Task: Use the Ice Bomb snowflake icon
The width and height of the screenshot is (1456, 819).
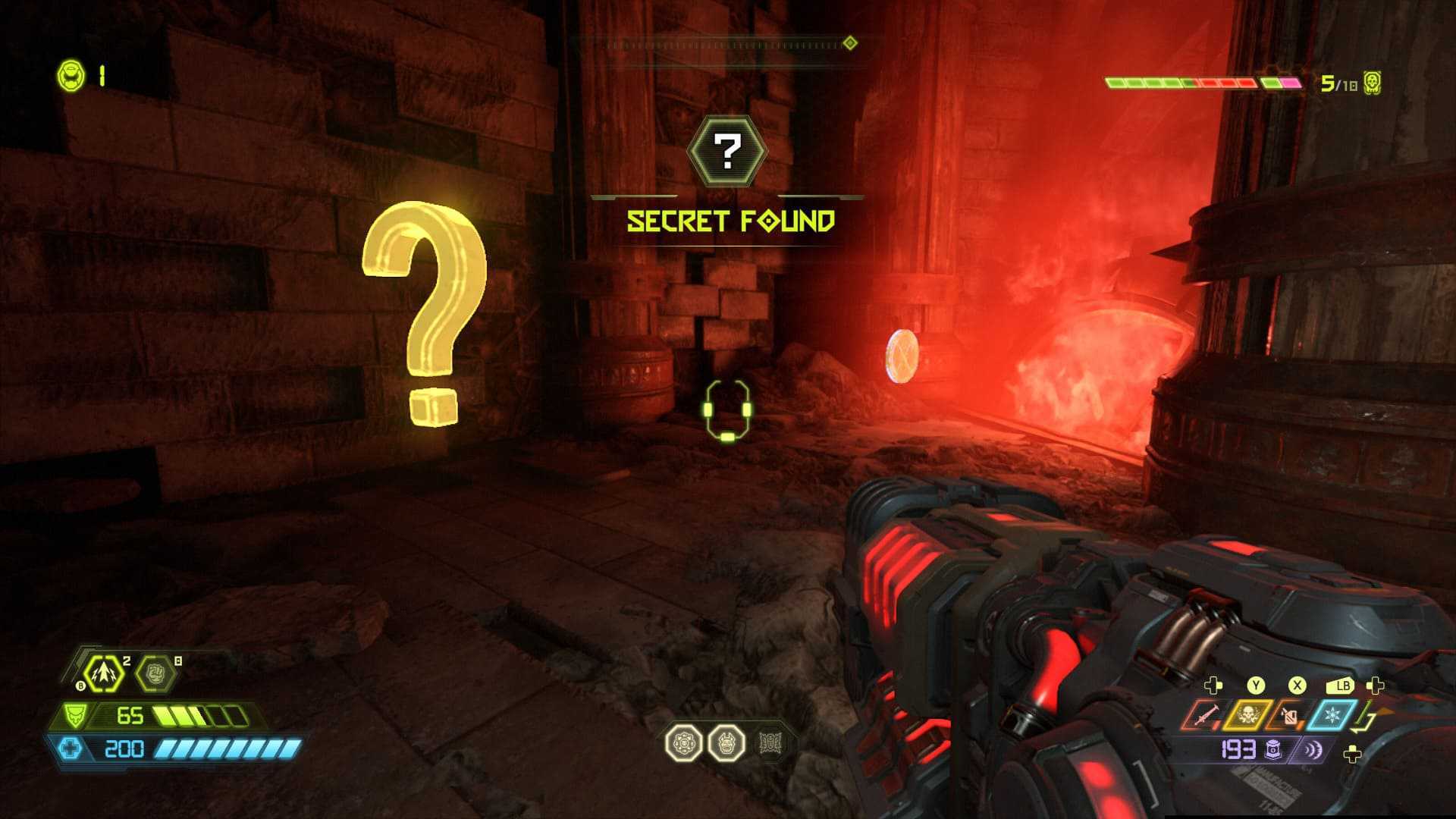Action: coord(1329,715)
